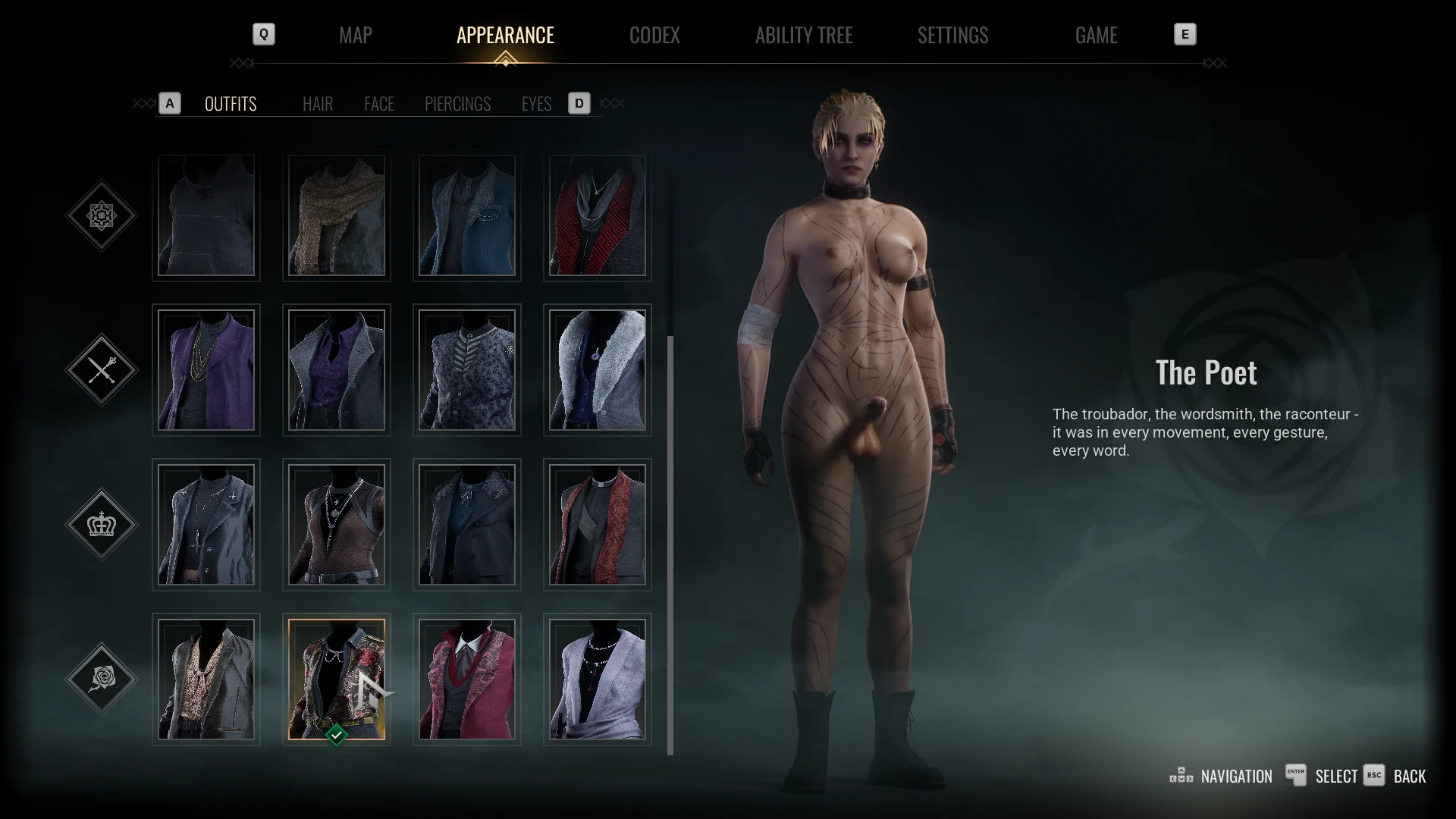This screenshot has height=819, width=1456.
Task: Select the purple vest with gold chains
Action: click(x=206, y=370)
